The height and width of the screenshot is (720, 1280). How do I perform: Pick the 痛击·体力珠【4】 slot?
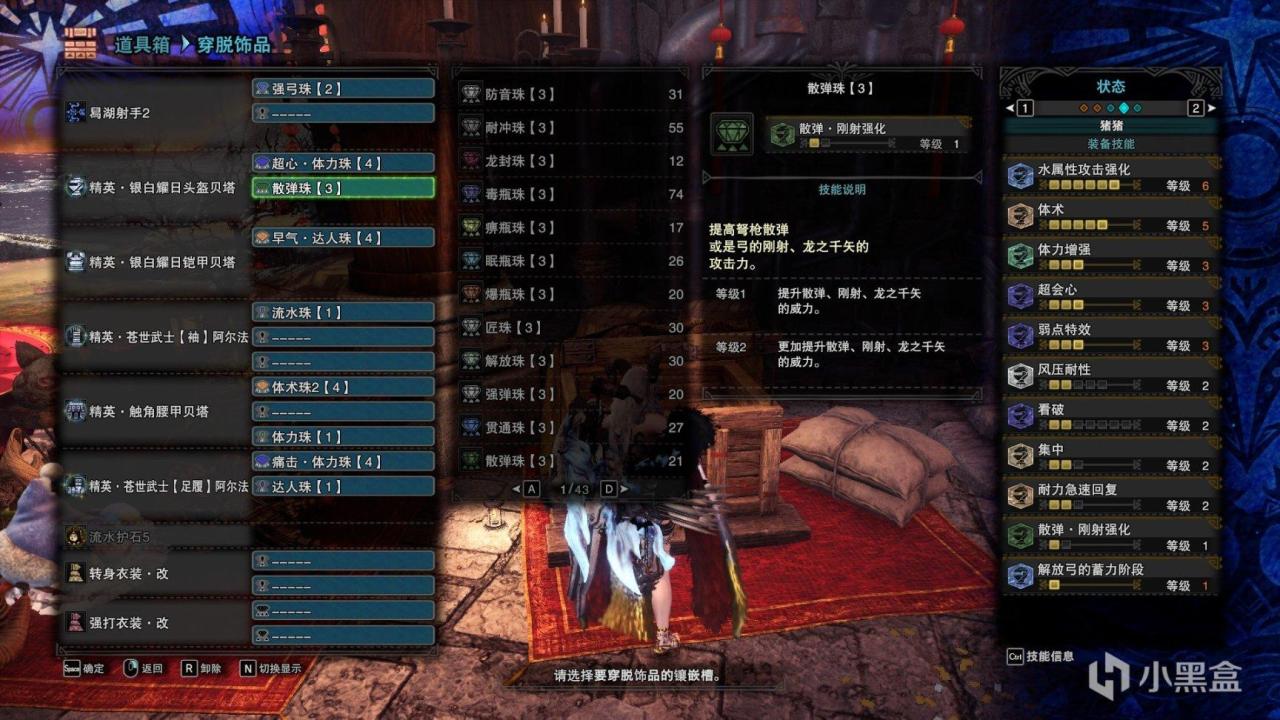click(343, 462)
